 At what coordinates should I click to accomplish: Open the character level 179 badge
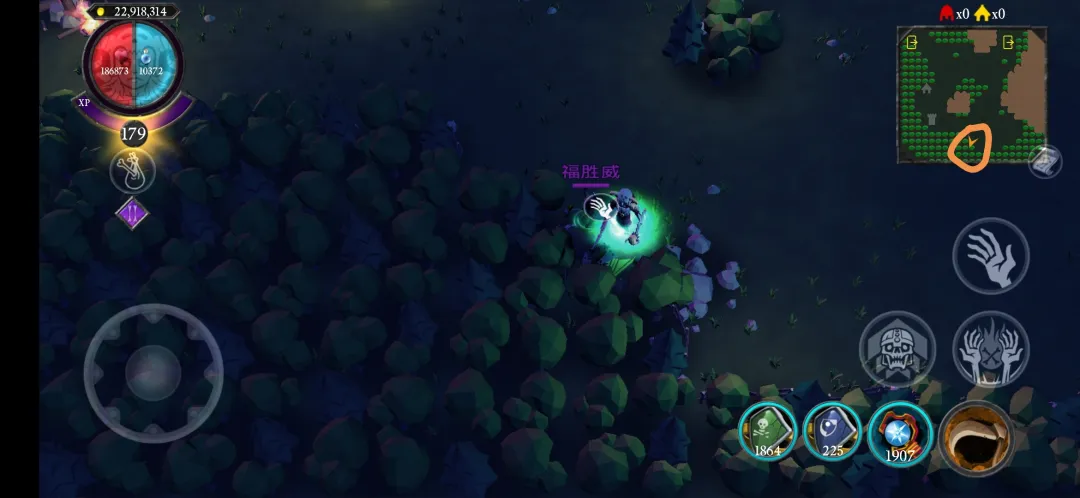(x=133, y=133)
